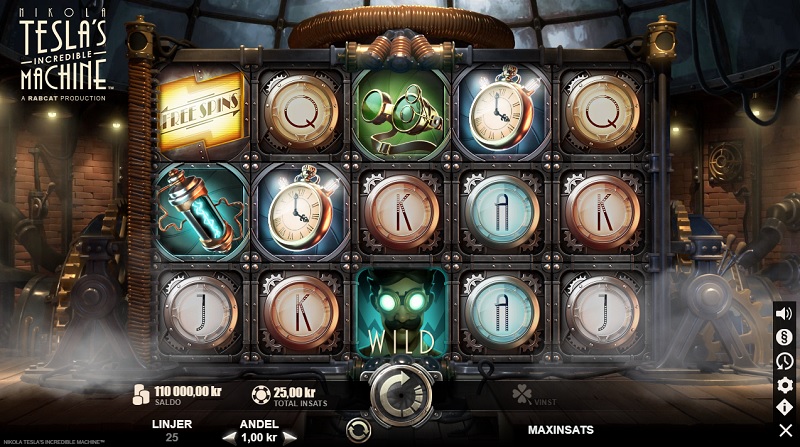
Task: Open the game rules paragraph-symbol icon
Action: [785, 337]
